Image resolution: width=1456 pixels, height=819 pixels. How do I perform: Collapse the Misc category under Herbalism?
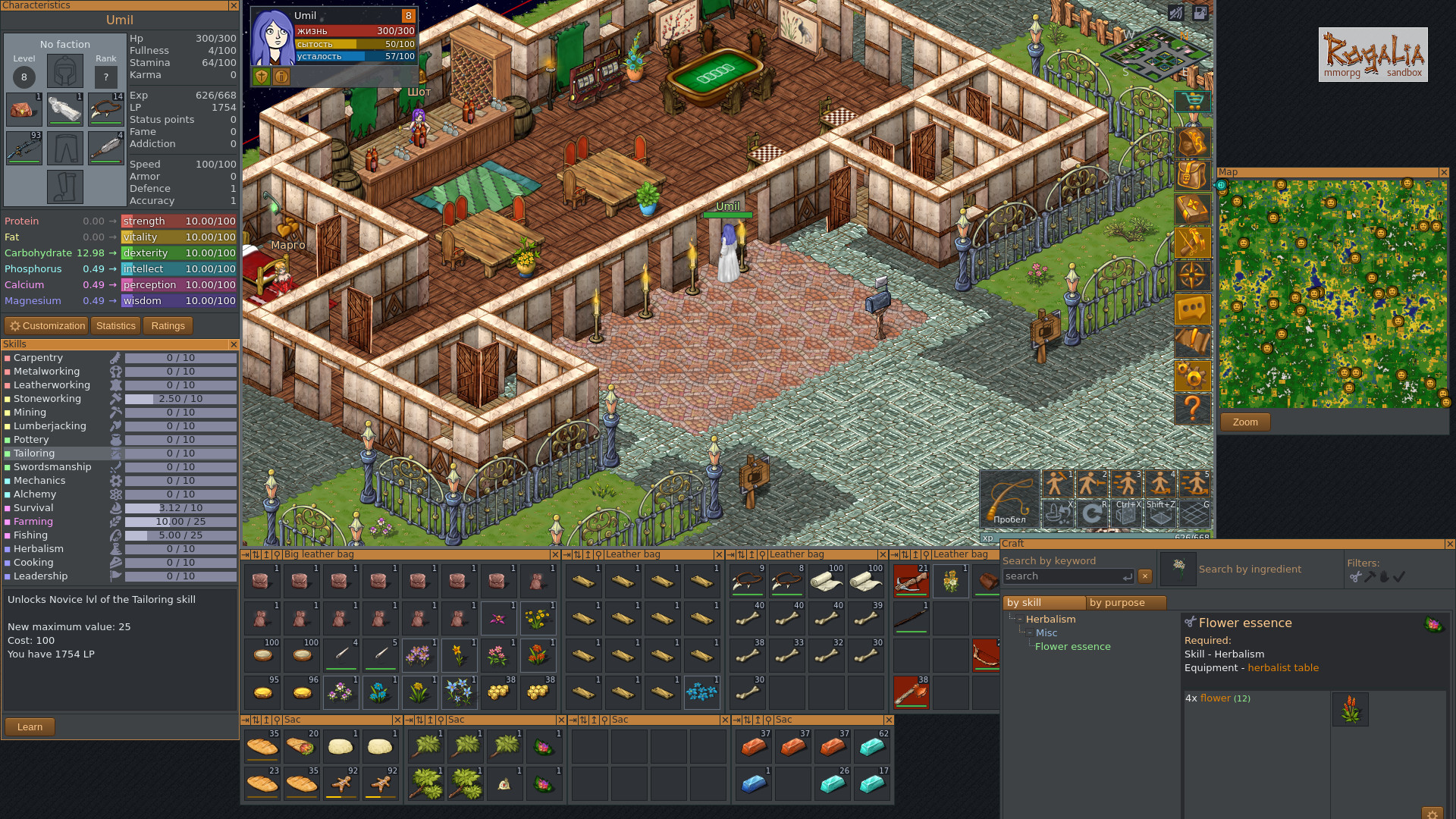pos(1031,632)
